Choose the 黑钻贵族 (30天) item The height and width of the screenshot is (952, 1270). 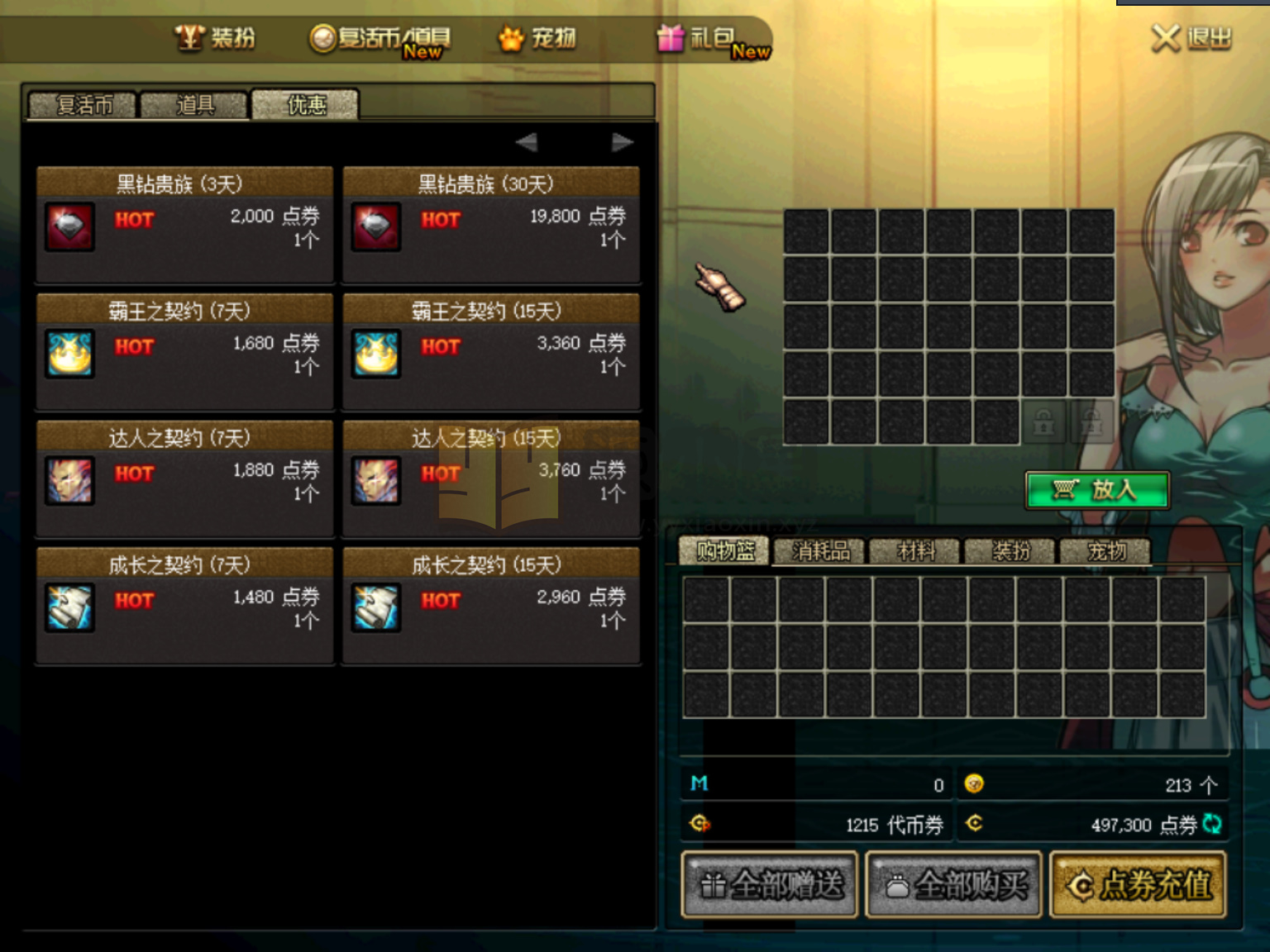(x=491, y=225)
